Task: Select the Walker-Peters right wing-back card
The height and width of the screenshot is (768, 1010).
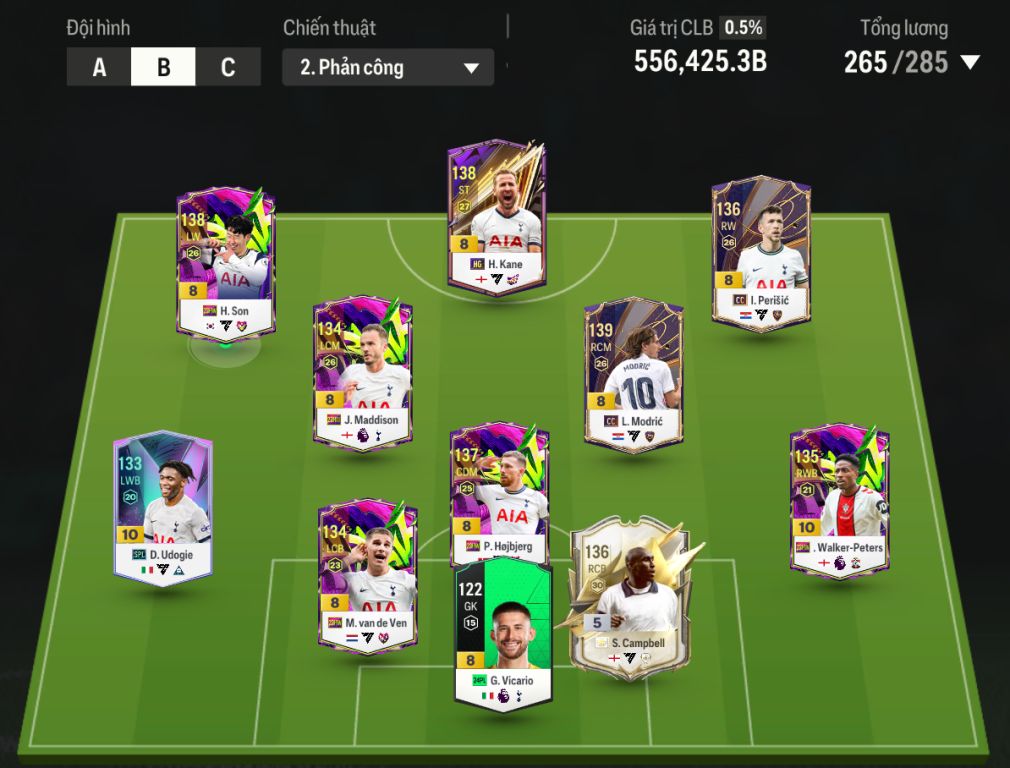Action: coord(839,500)
